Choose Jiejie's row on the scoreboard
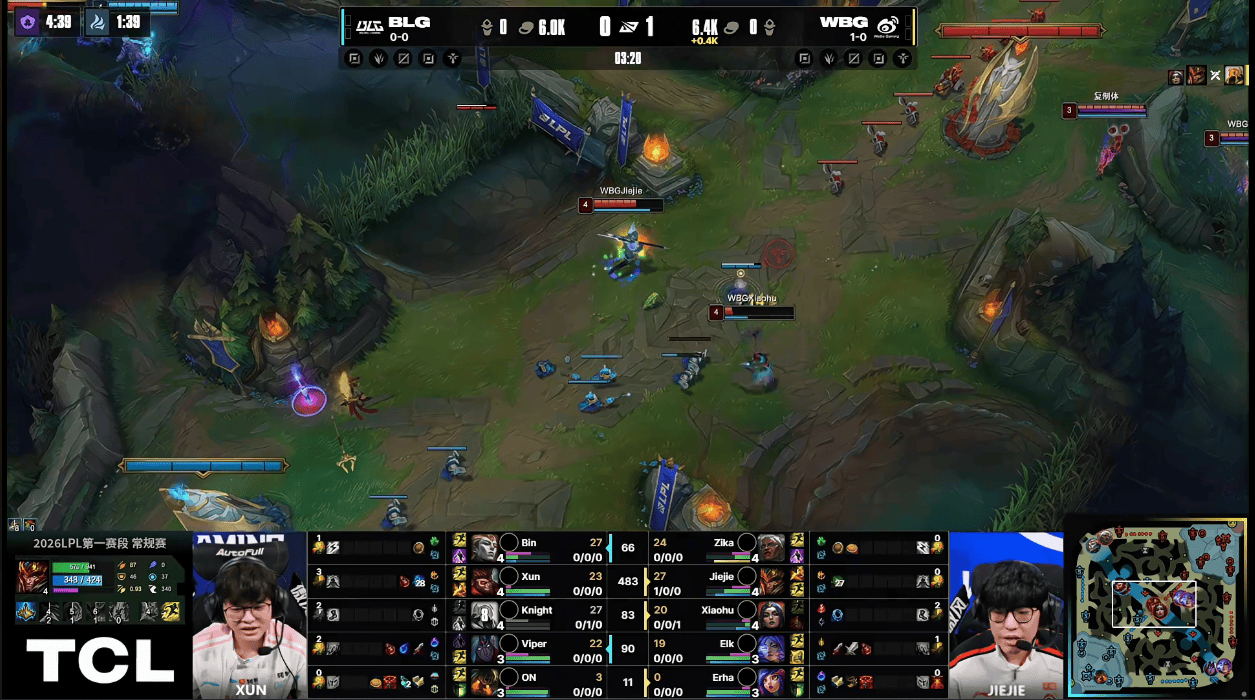The height and width of the screenshot is (700, 1255). [x=720, y=580]
